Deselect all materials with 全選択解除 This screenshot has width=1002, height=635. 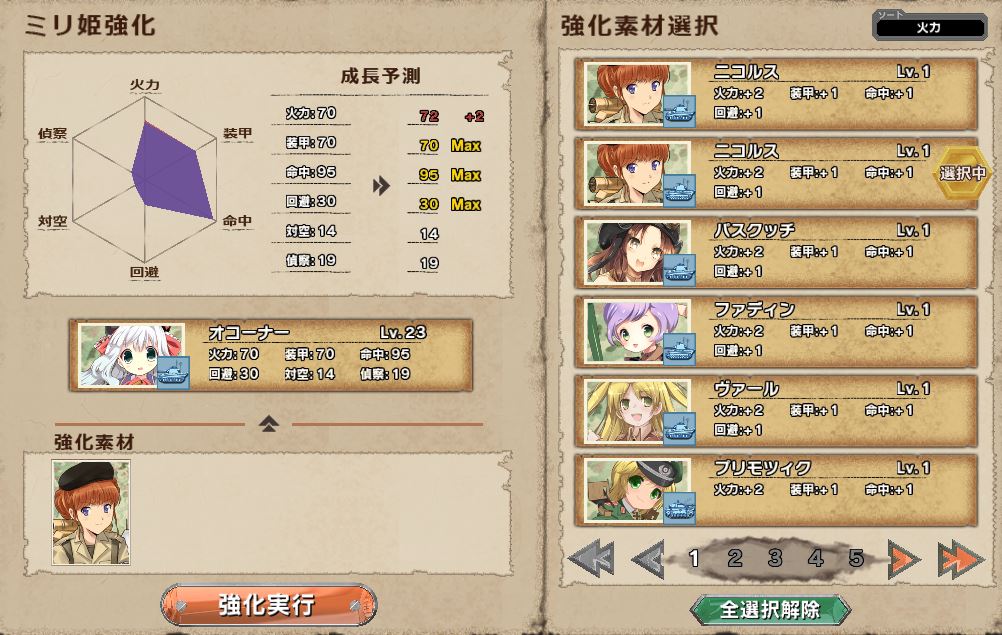[x=770, y=609]
